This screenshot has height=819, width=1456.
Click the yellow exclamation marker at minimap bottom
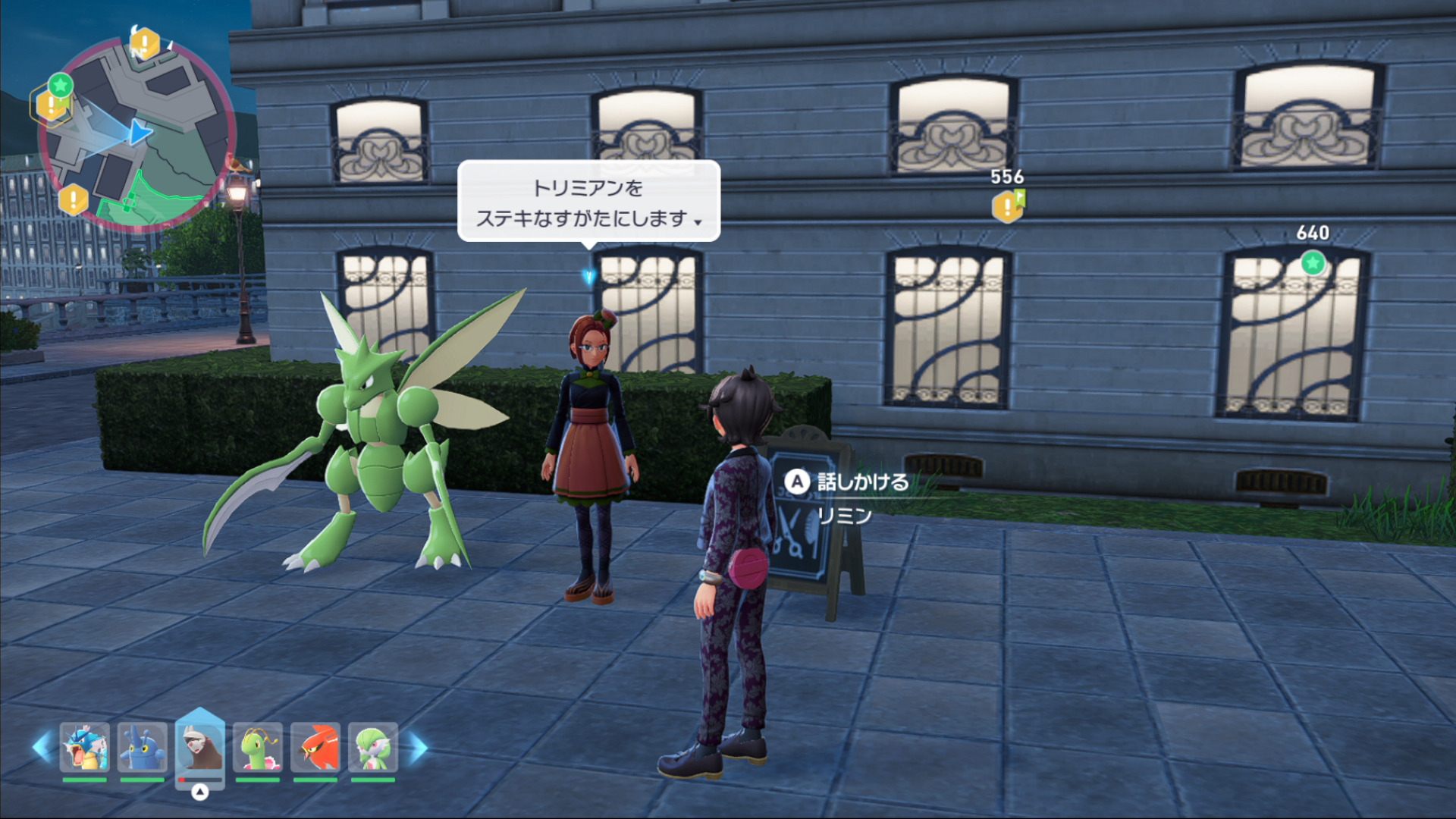point(74,200)
